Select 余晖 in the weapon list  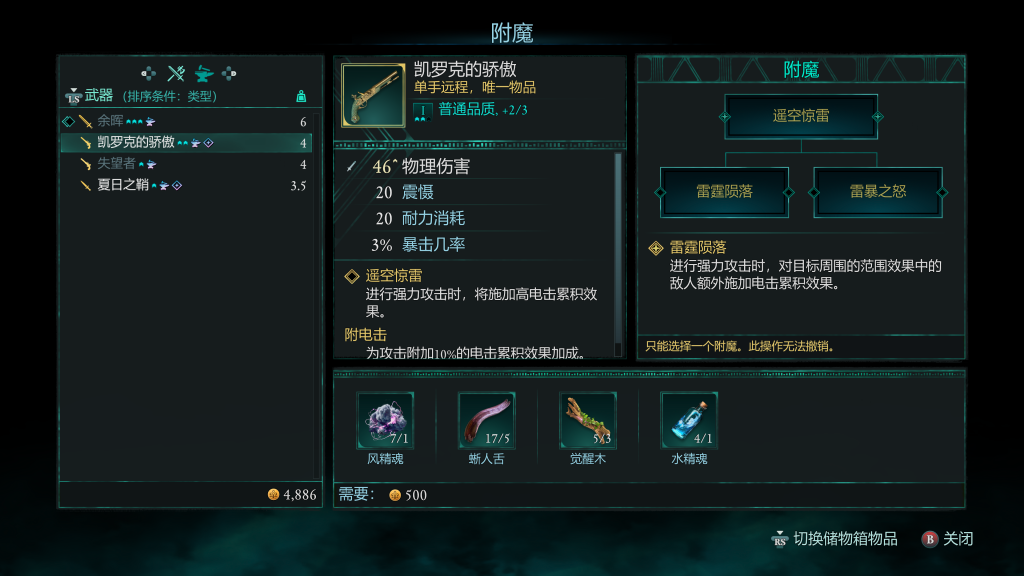[x=110, y=121]
